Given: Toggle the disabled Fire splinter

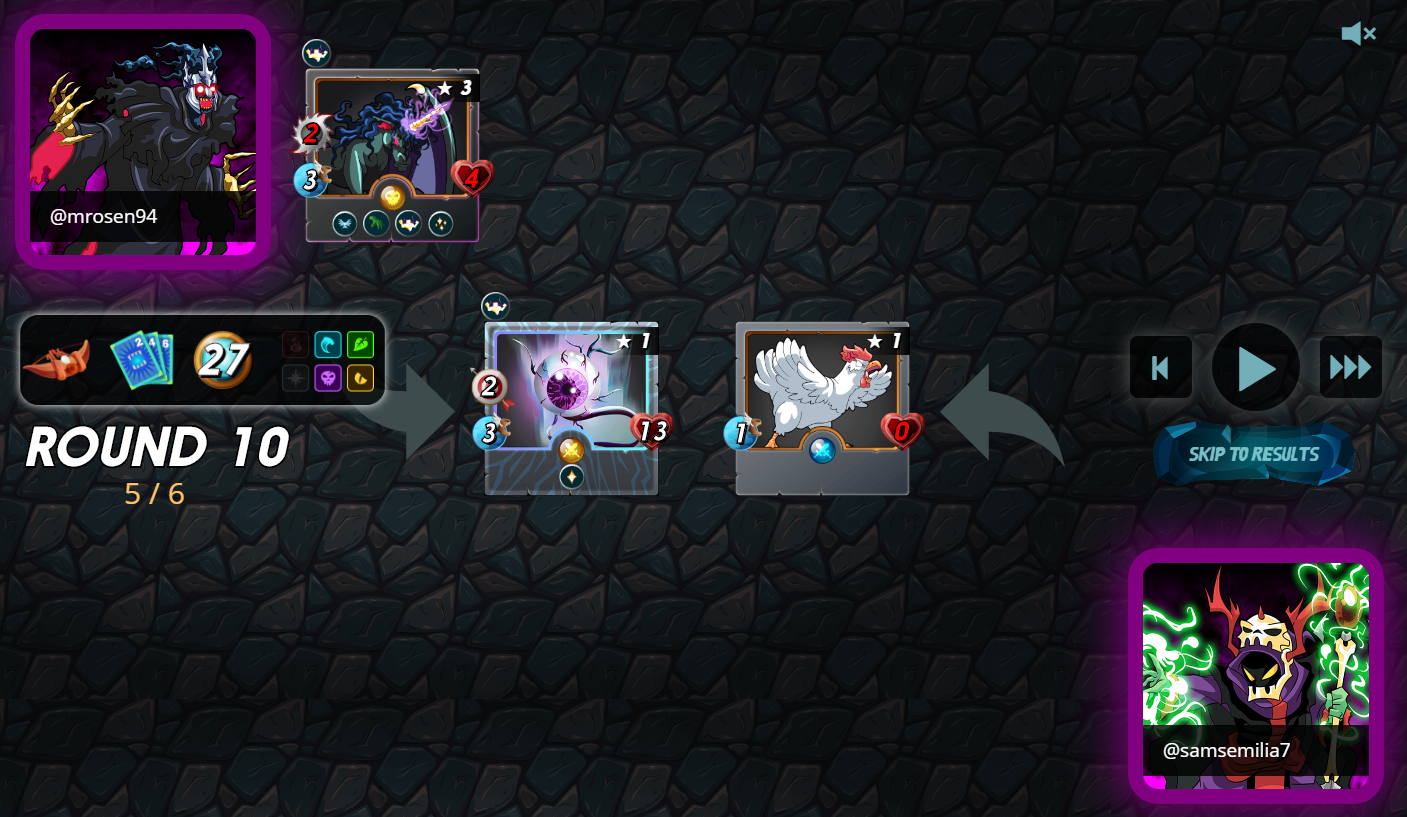Looking at the screenshot, I should click(296, 345).
